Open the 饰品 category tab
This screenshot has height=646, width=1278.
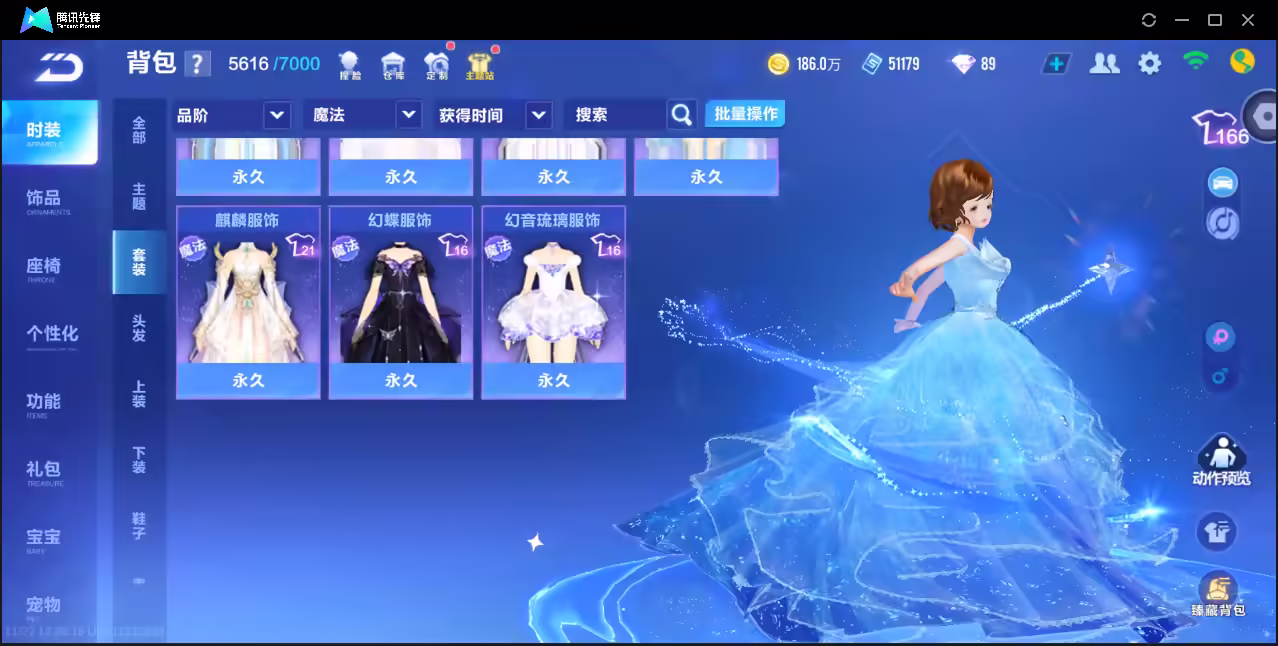click(x=43, y=199)
